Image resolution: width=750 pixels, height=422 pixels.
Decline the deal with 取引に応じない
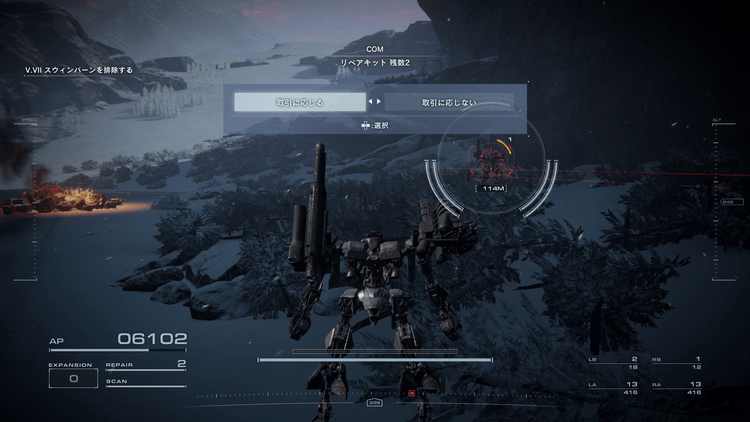449,102
